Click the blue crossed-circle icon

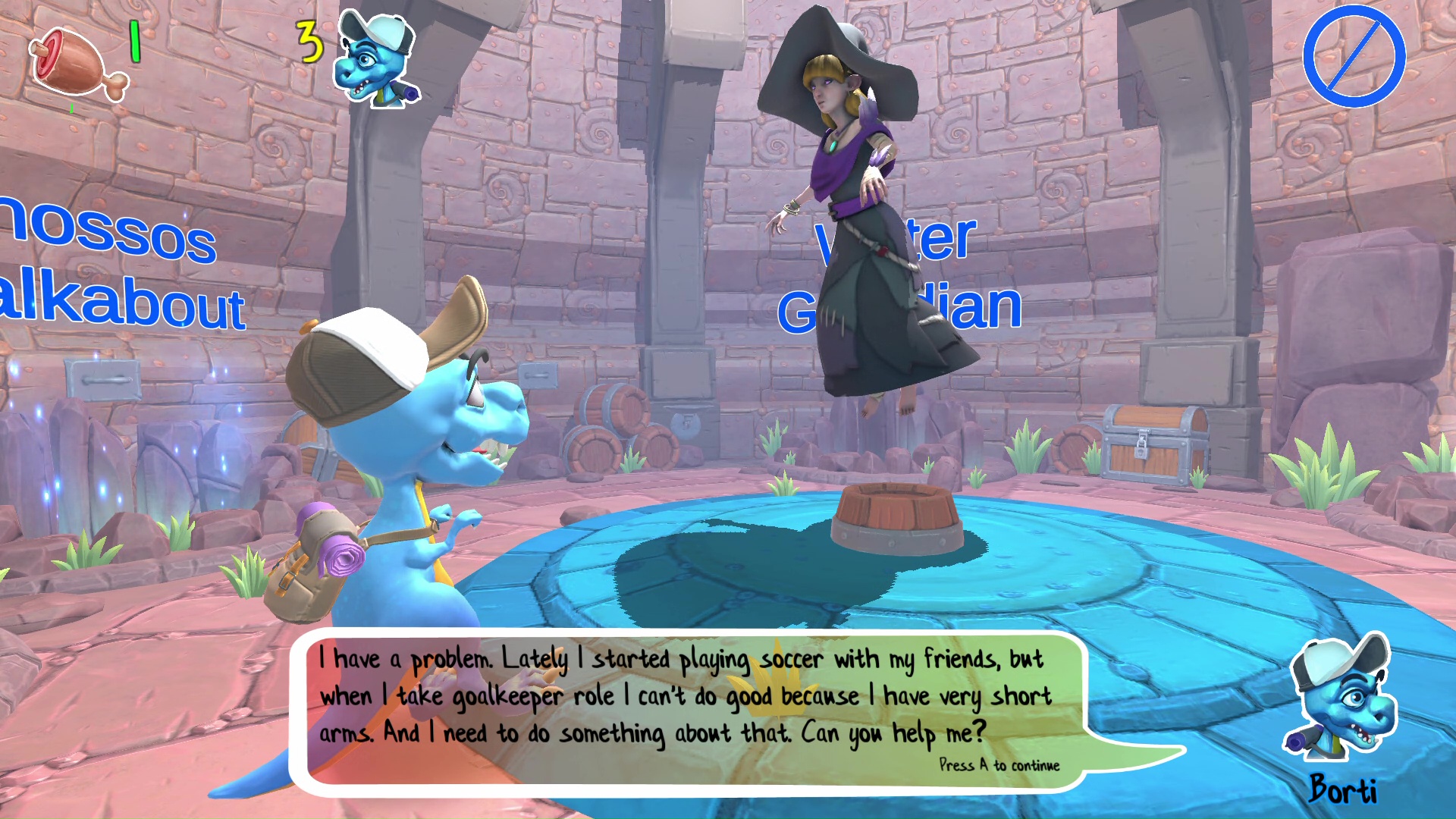click(x=1354, y=56)
